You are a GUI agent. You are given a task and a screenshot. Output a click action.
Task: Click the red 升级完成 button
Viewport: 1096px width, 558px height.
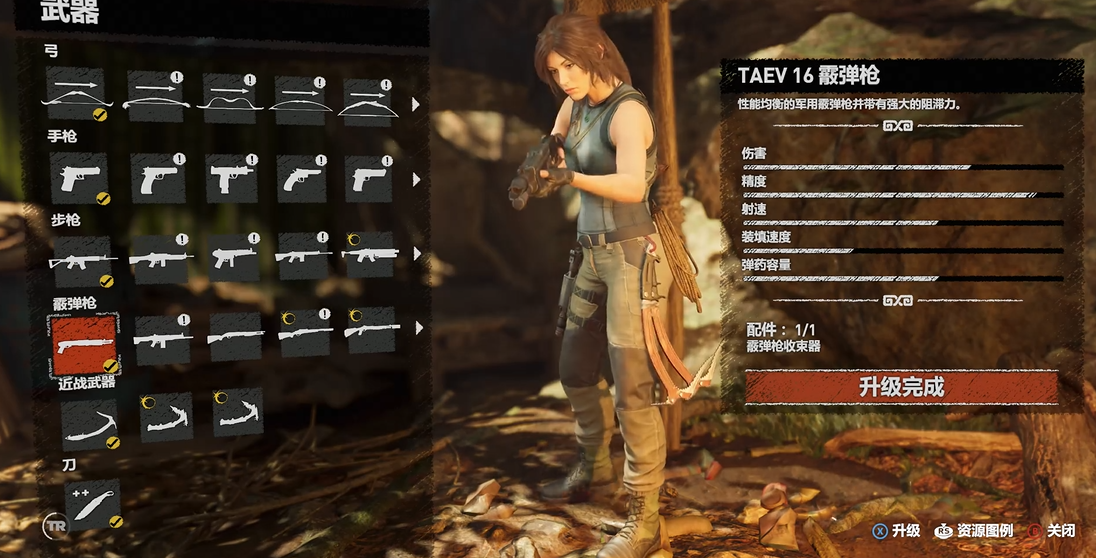tap(901, 387)
